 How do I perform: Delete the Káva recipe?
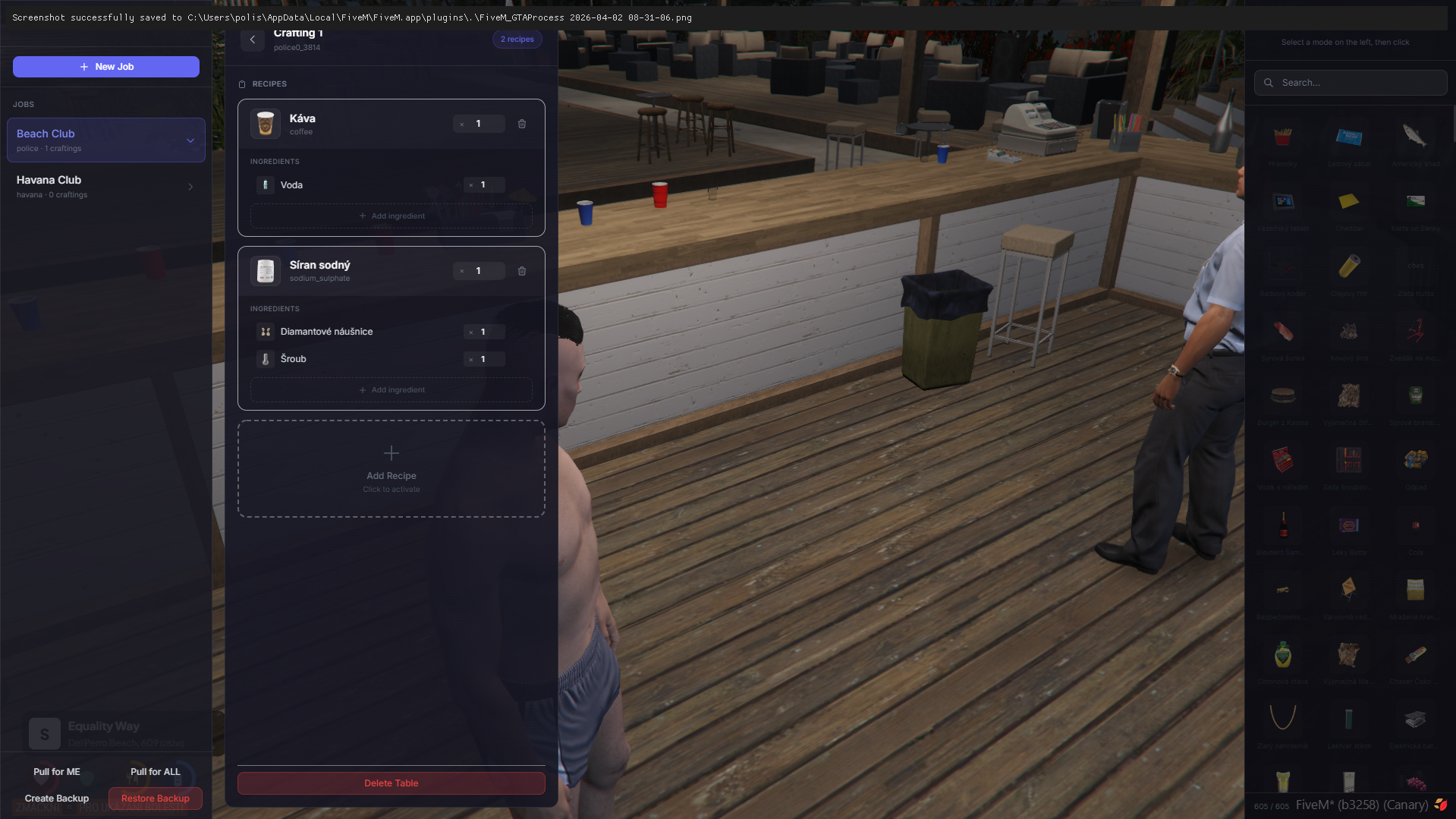click(x=522, y=124)
